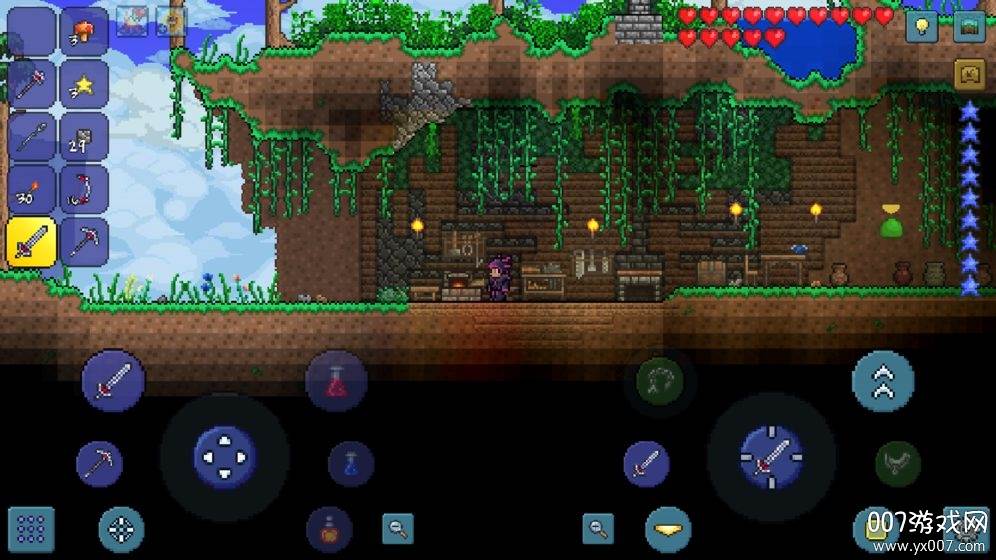Tap the orange drop-down platform button
996x560 pixels.
point(667,529)
